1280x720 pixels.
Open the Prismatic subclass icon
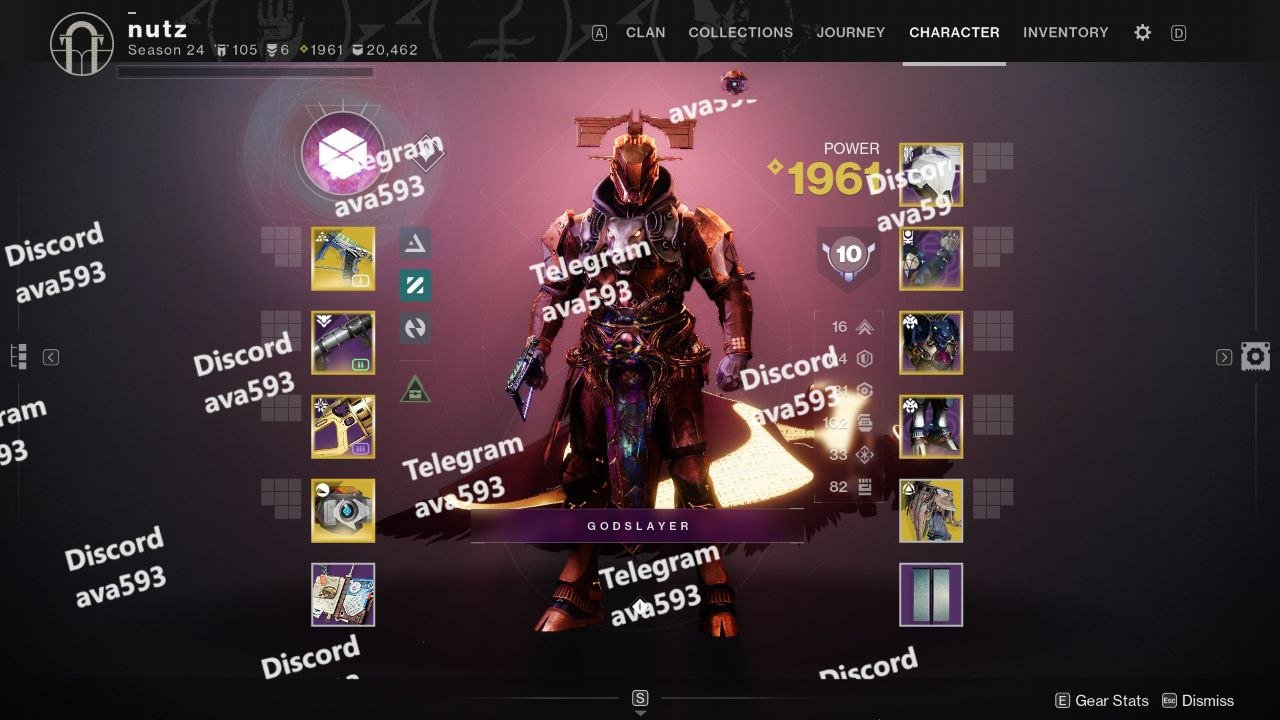(342, 155)
